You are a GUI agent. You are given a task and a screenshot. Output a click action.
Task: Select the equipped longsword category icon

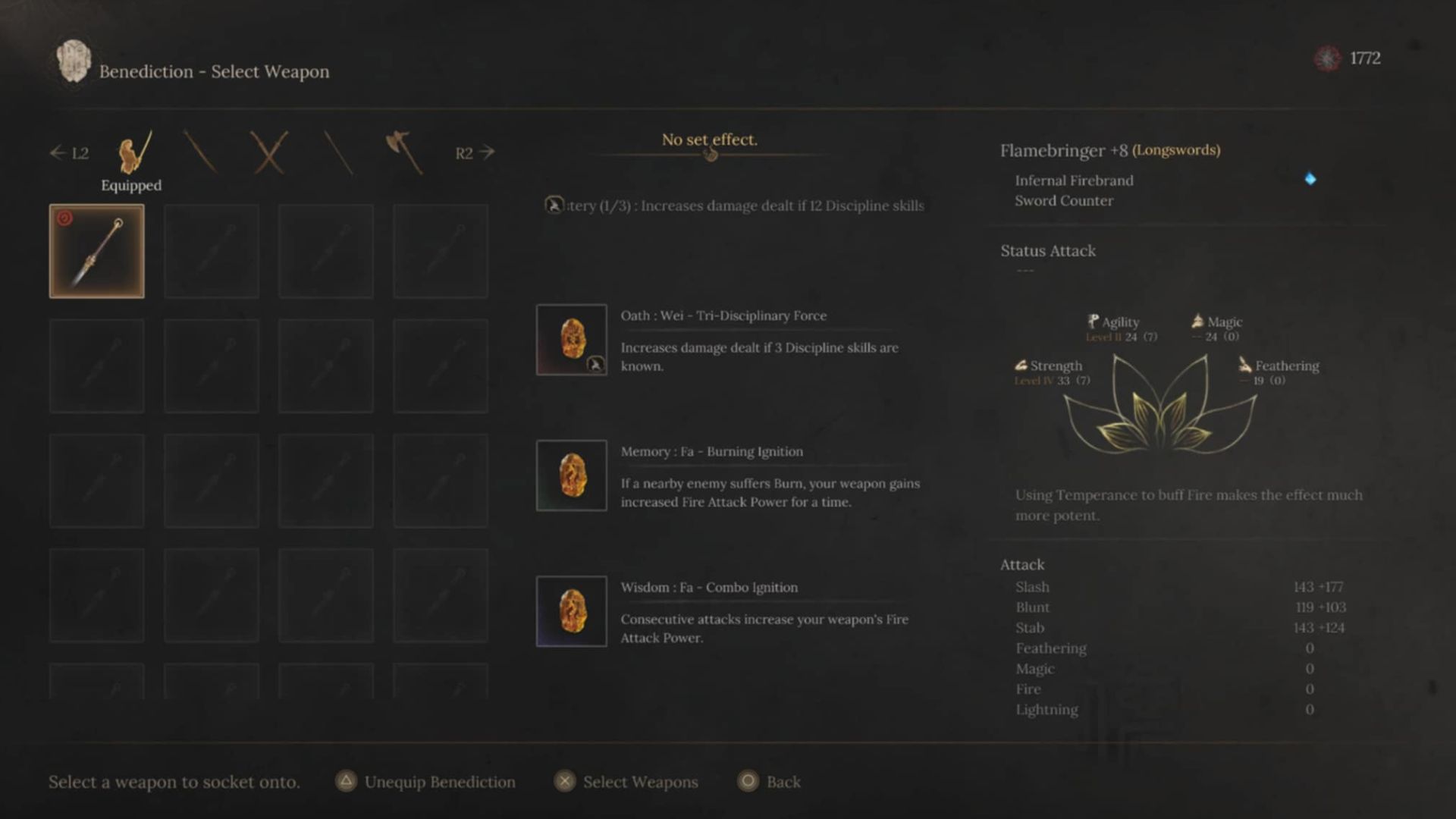pos(132,152)
